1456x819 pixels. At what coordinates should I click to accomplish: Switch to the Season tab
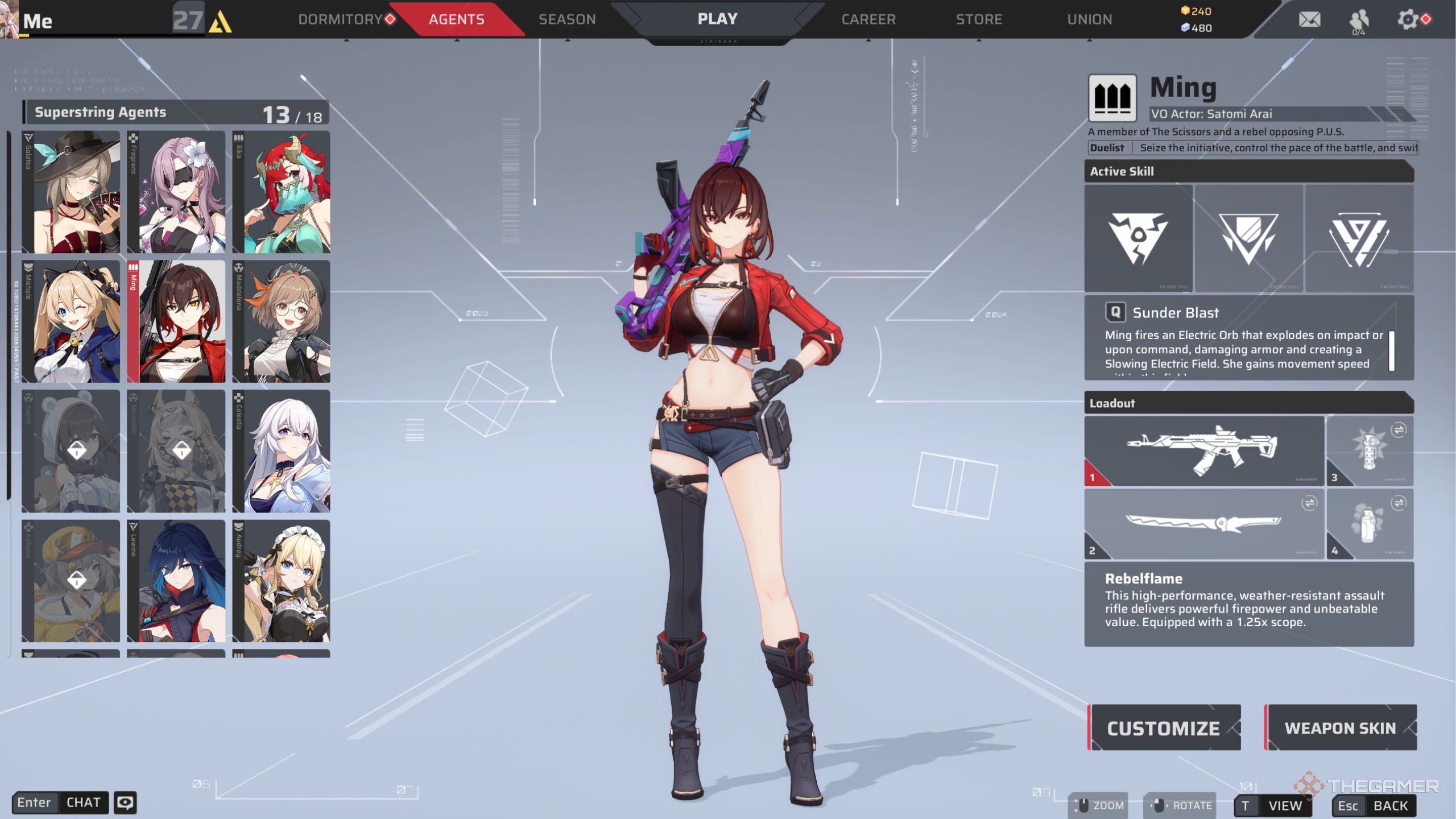coord(567,19)
